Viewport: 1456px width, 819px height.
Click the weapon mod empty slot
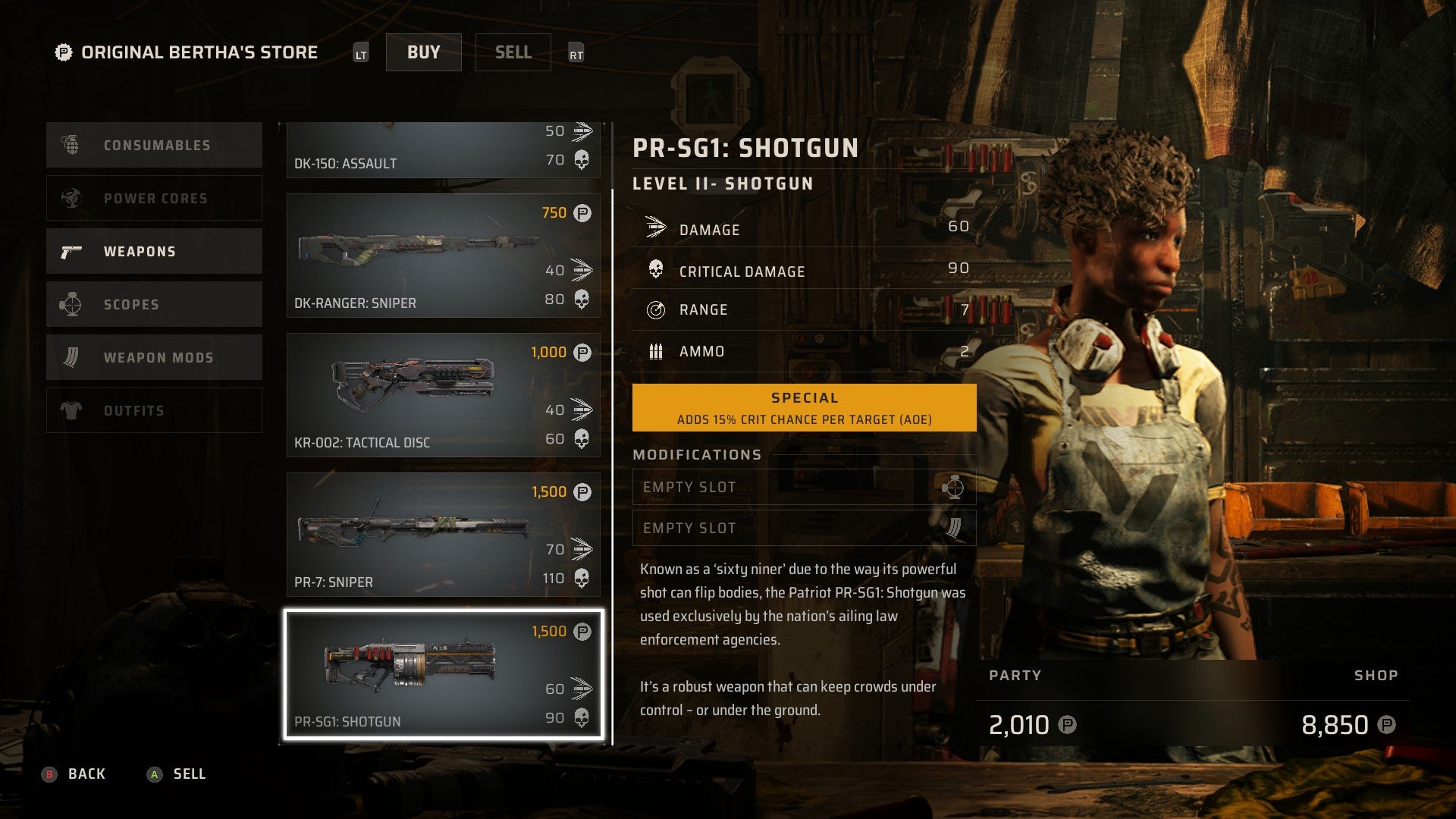(x=804, y=528)
